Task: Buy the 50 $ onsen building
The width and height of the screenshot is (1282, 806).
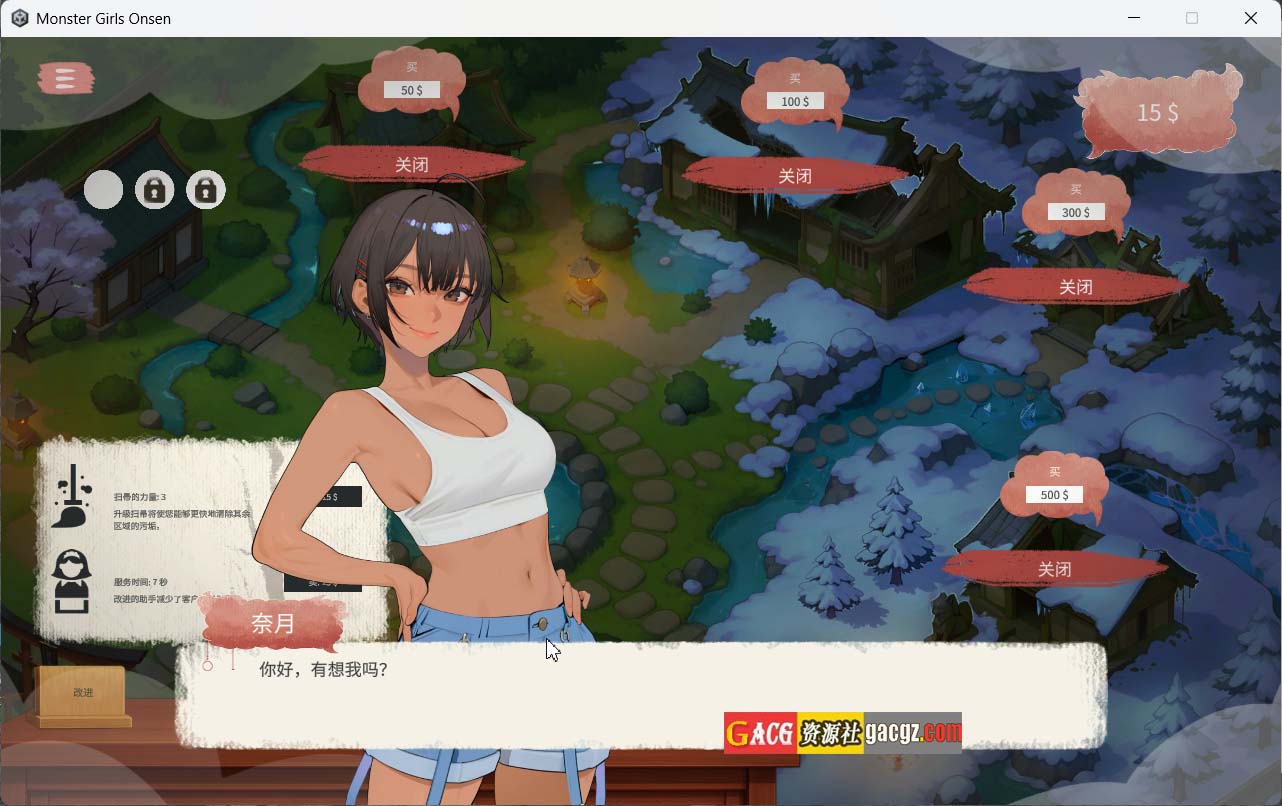Action: click(411, 90)
